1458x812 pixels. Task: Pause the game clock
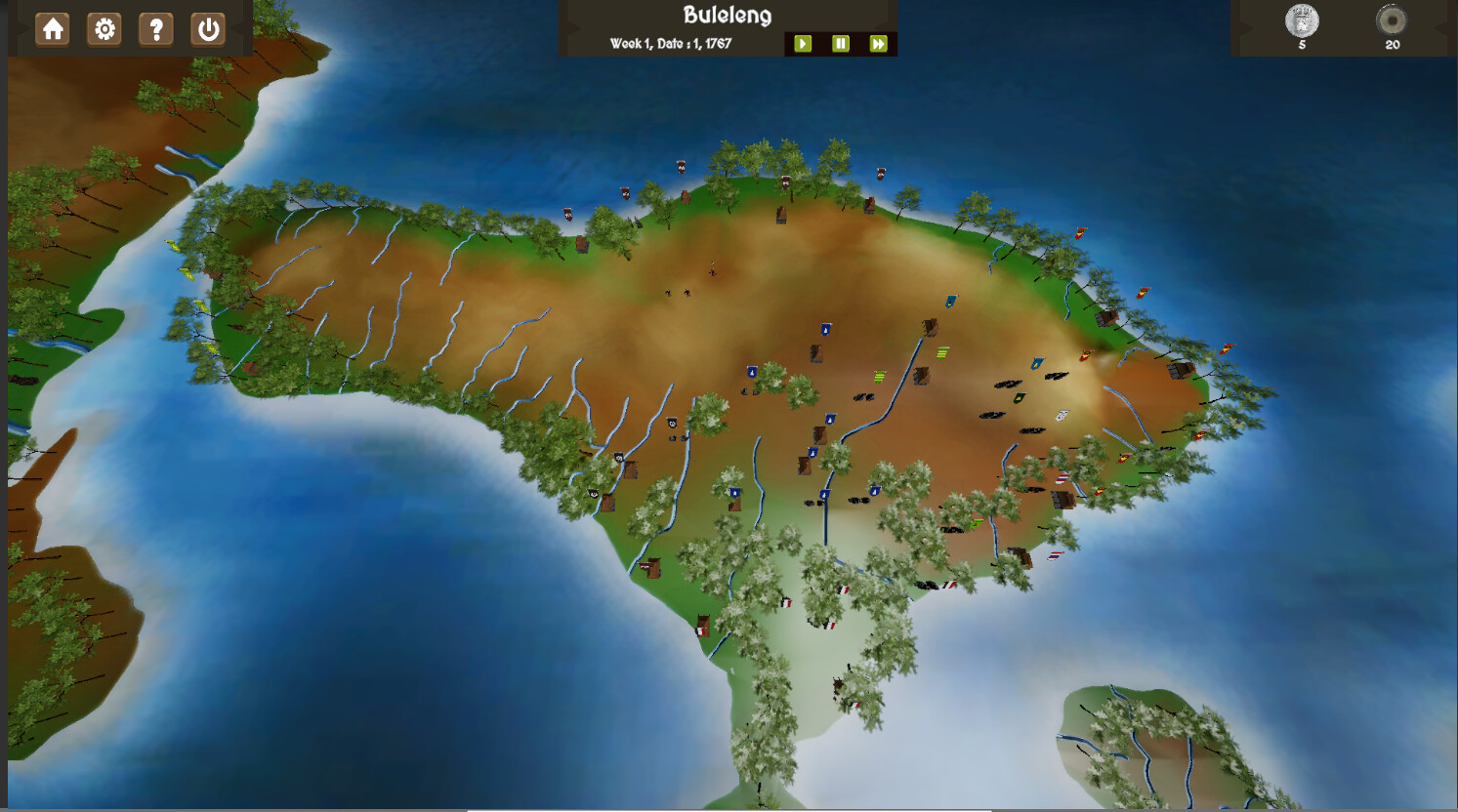(840, 43)
